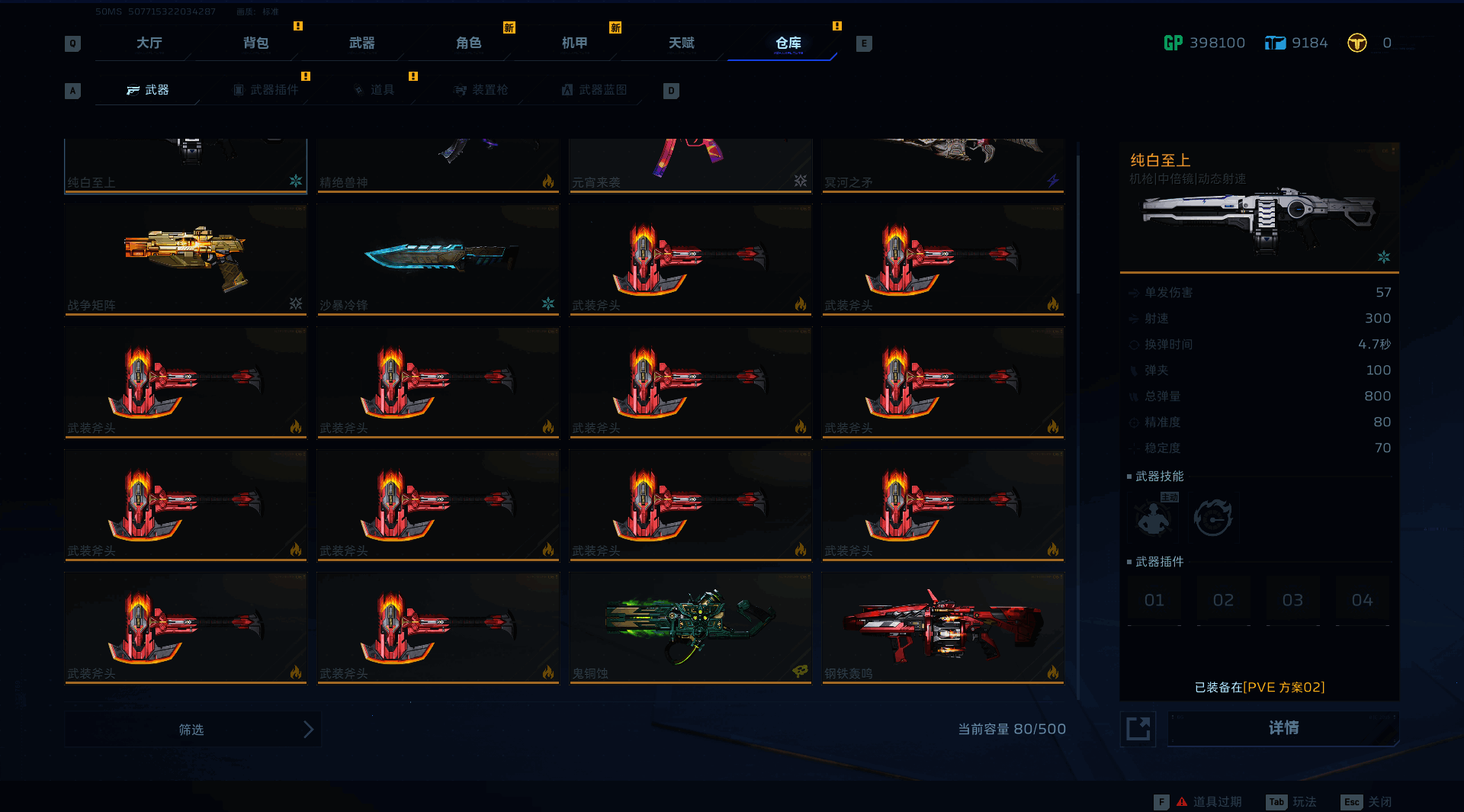Choose the 沙暴冷锋 blue knife
This screenshot has height=812, width=1464.
point(438,259)
